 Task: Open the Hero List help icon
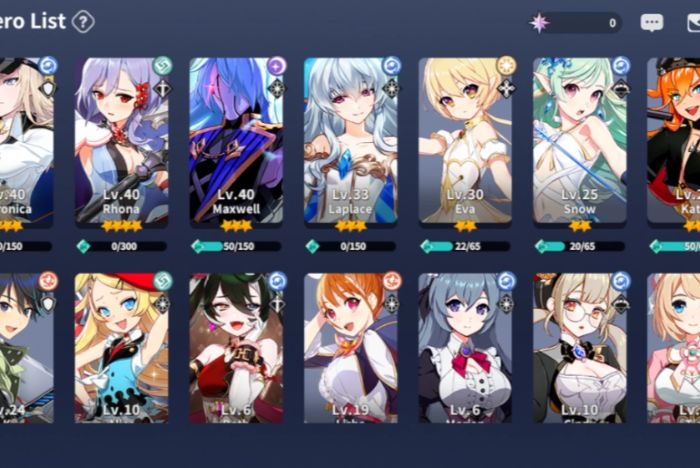[x=83, y=21]
